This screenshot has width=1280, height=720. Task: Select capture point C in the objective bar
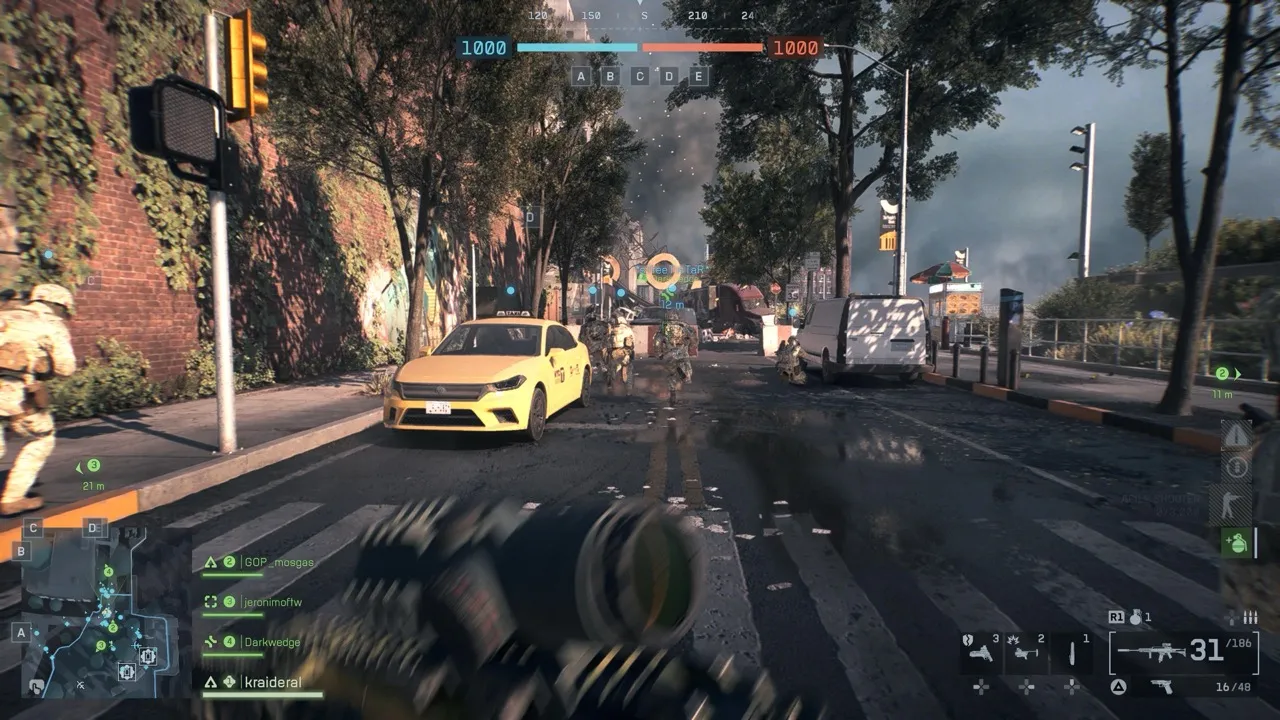(x=640, y=76)
